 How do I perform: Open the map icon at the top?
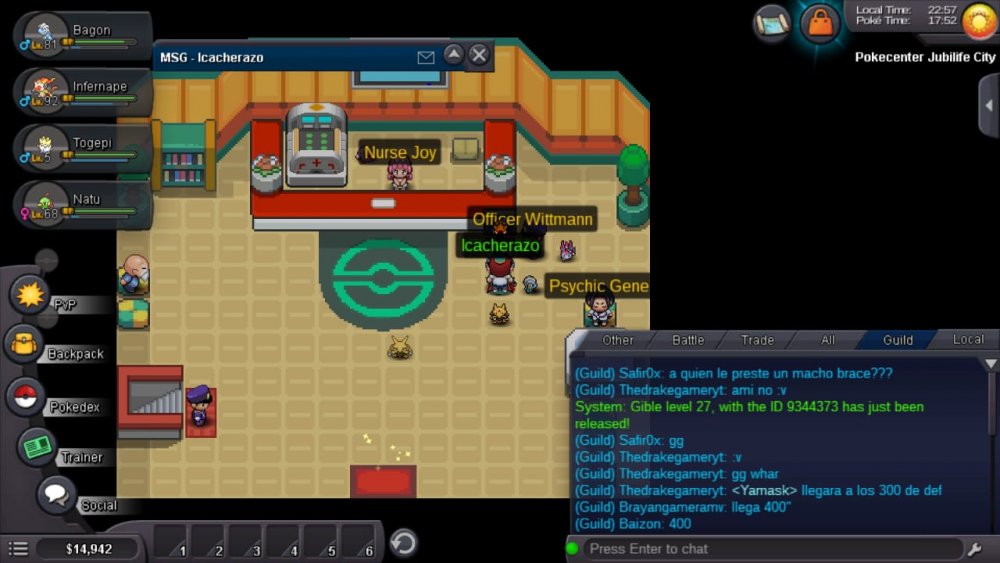(772, 20)
